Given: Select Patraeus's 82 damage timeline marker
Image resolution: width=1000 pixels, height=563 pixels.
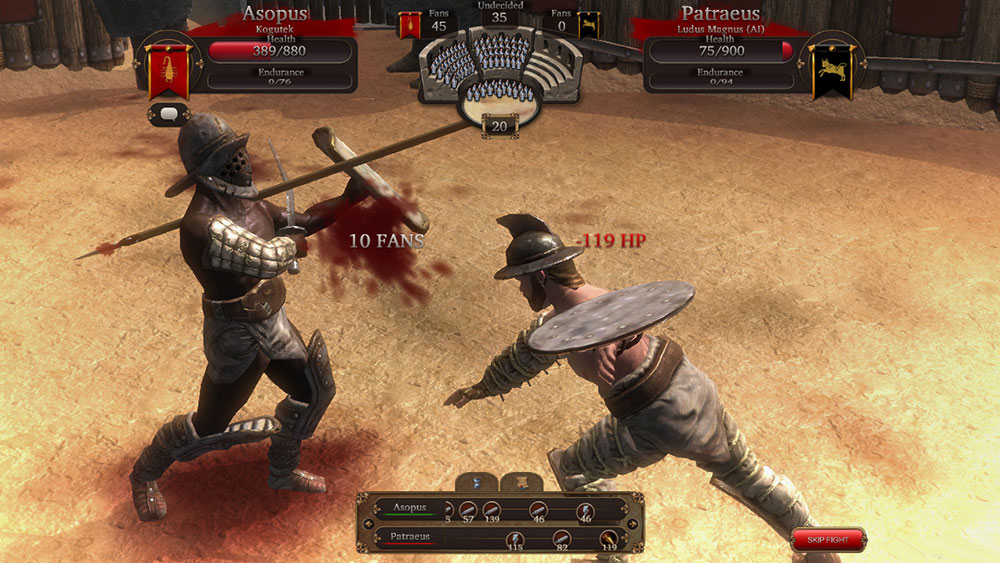Looking at the screenshot, I should (561, 539).
